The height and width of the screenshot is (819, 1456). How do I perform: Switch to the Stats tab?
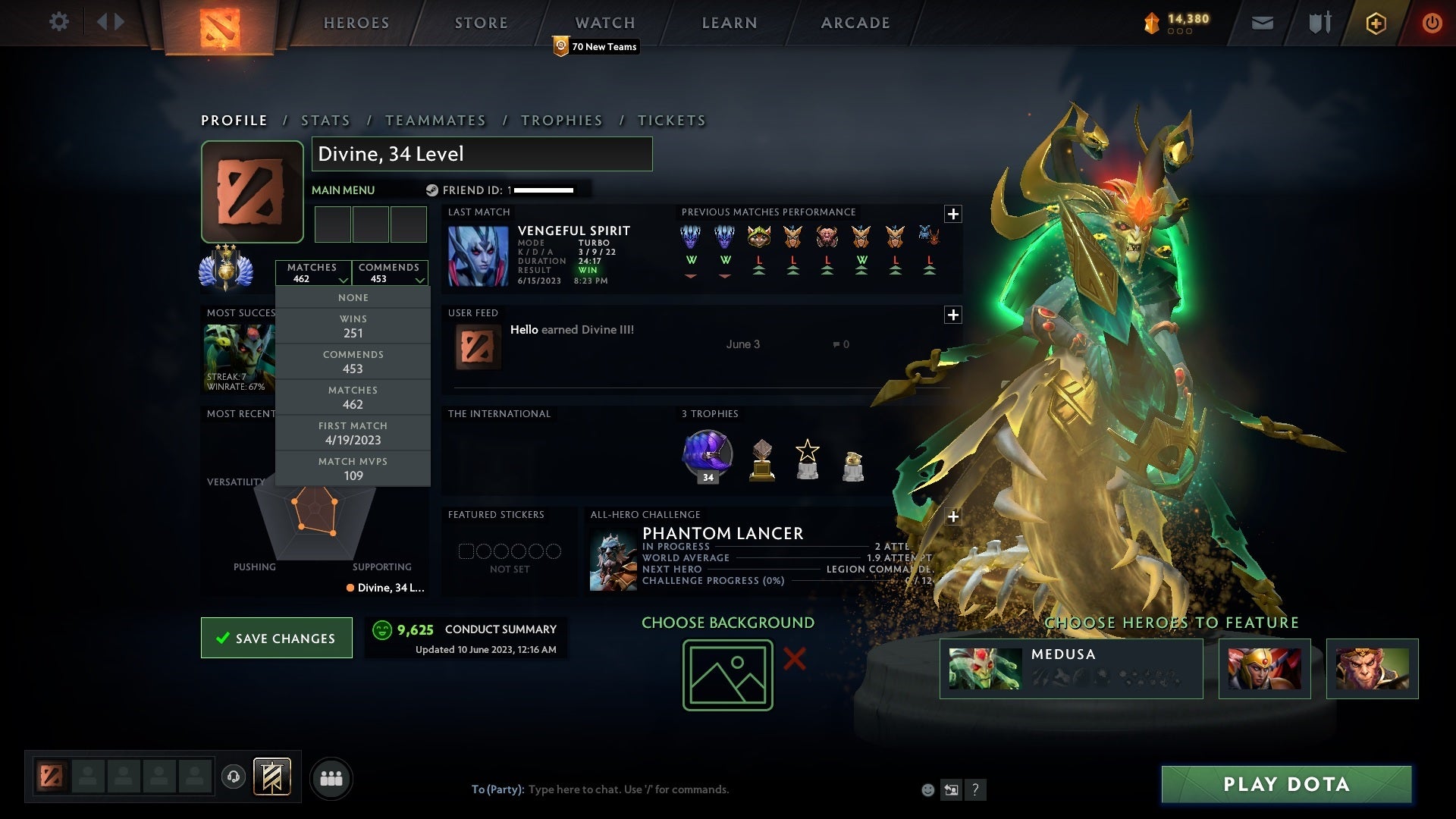(x=325, y=121)
